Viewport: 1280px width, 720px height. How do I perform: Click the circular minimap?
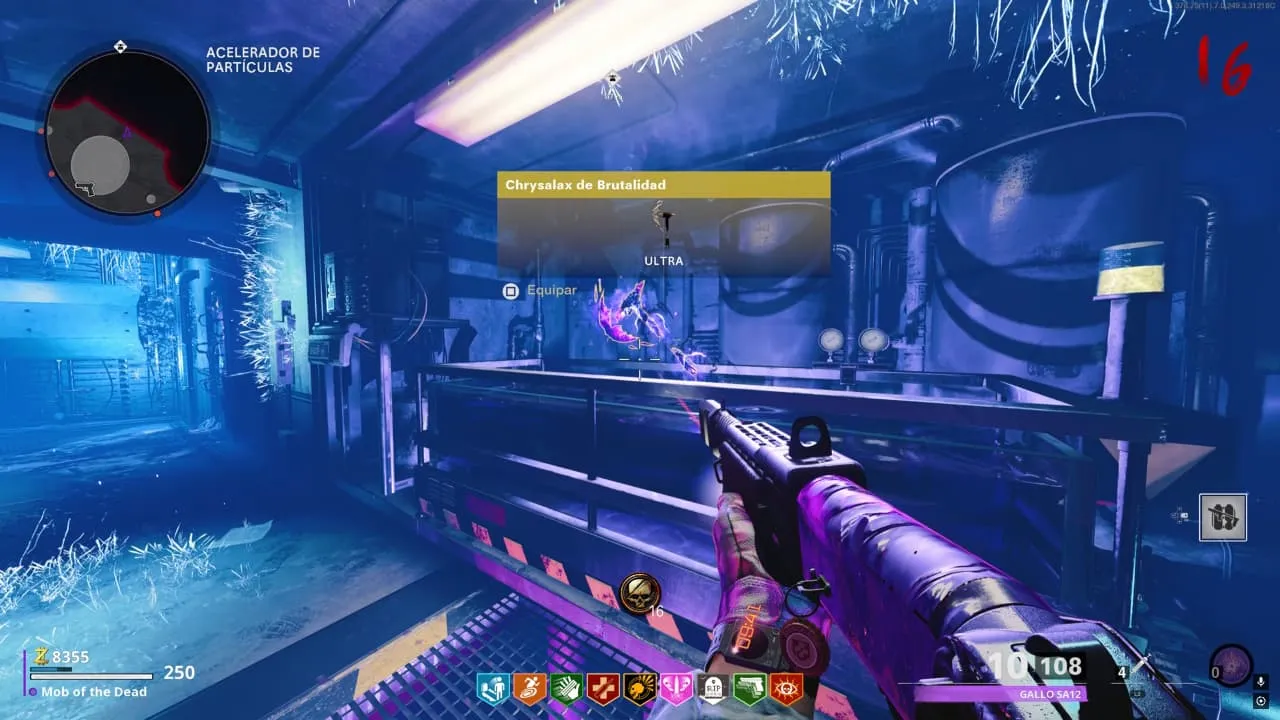(x=127, y=133)
